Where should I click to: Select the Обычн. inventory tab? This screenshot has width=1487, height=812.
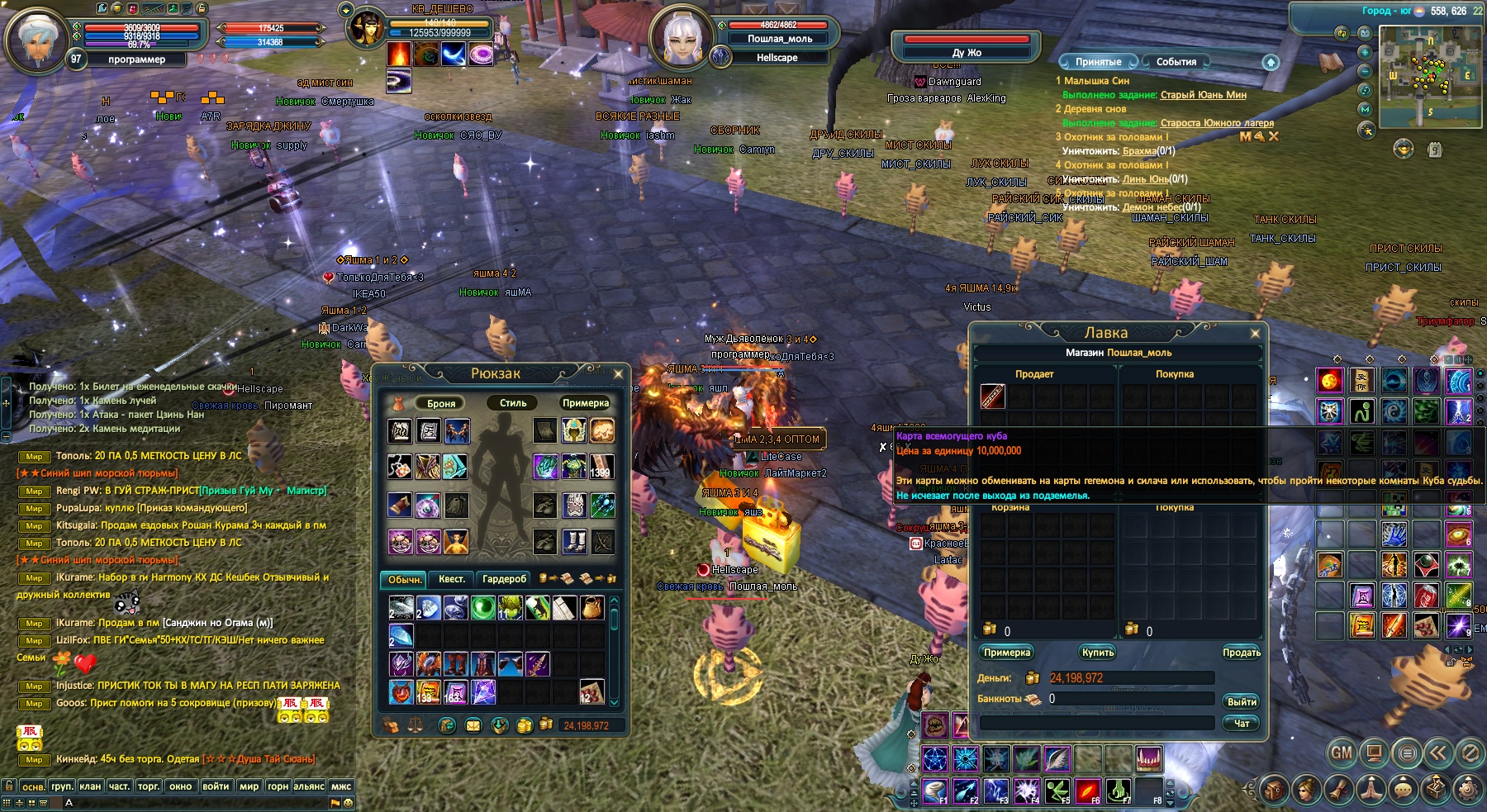405,579
